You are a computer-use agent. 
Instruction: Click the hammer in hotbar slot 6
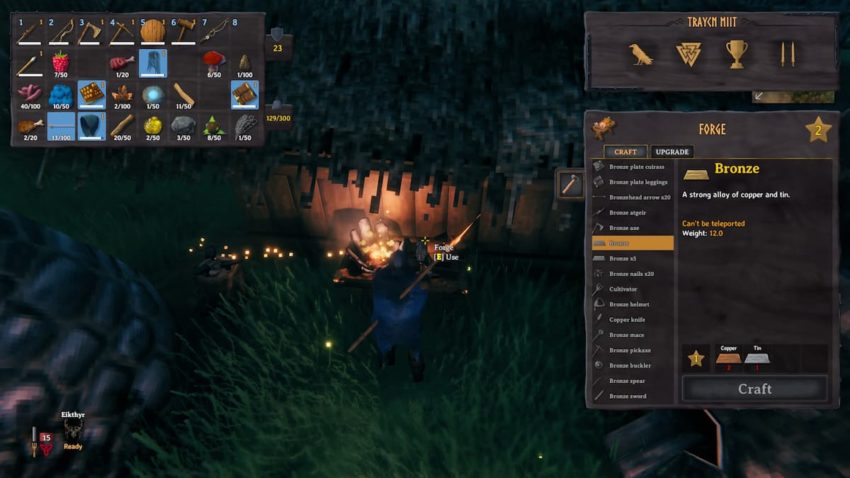pos(183,32)
